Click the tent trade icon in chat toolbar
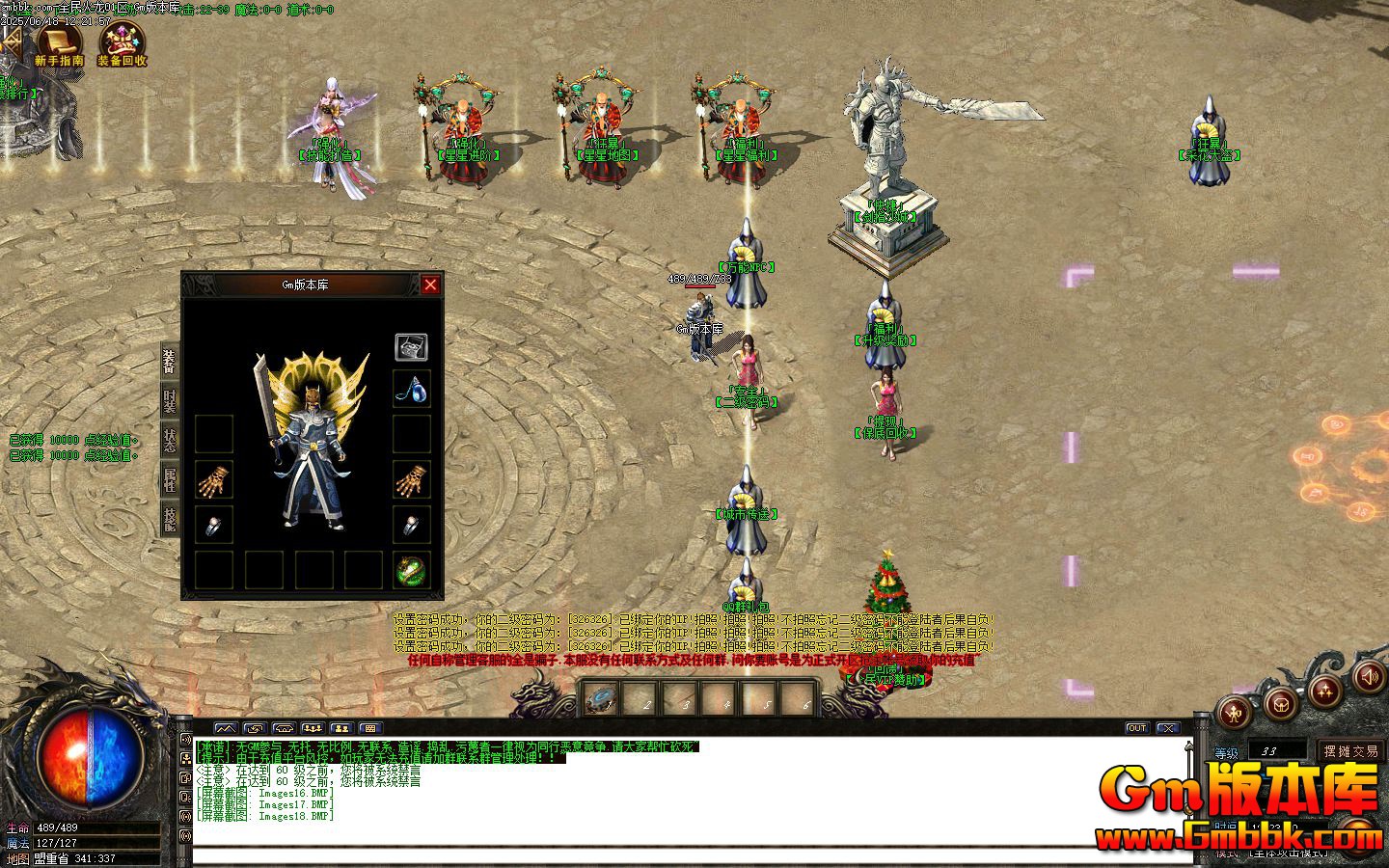This screenshot has width=1389, height=868. click(284, 728)
